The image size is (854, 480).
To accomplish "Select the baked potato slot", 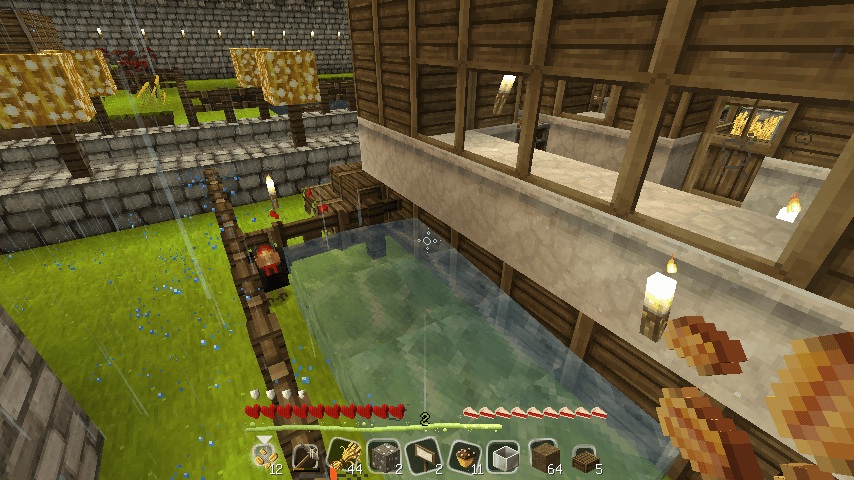I will (x=464, y=456).
